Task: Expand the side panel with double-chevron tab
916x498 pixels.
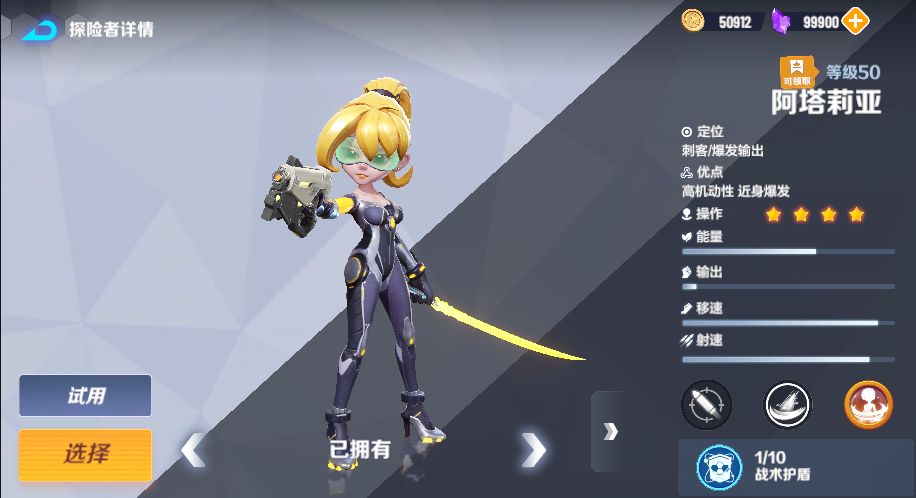Action: point(610,431)
